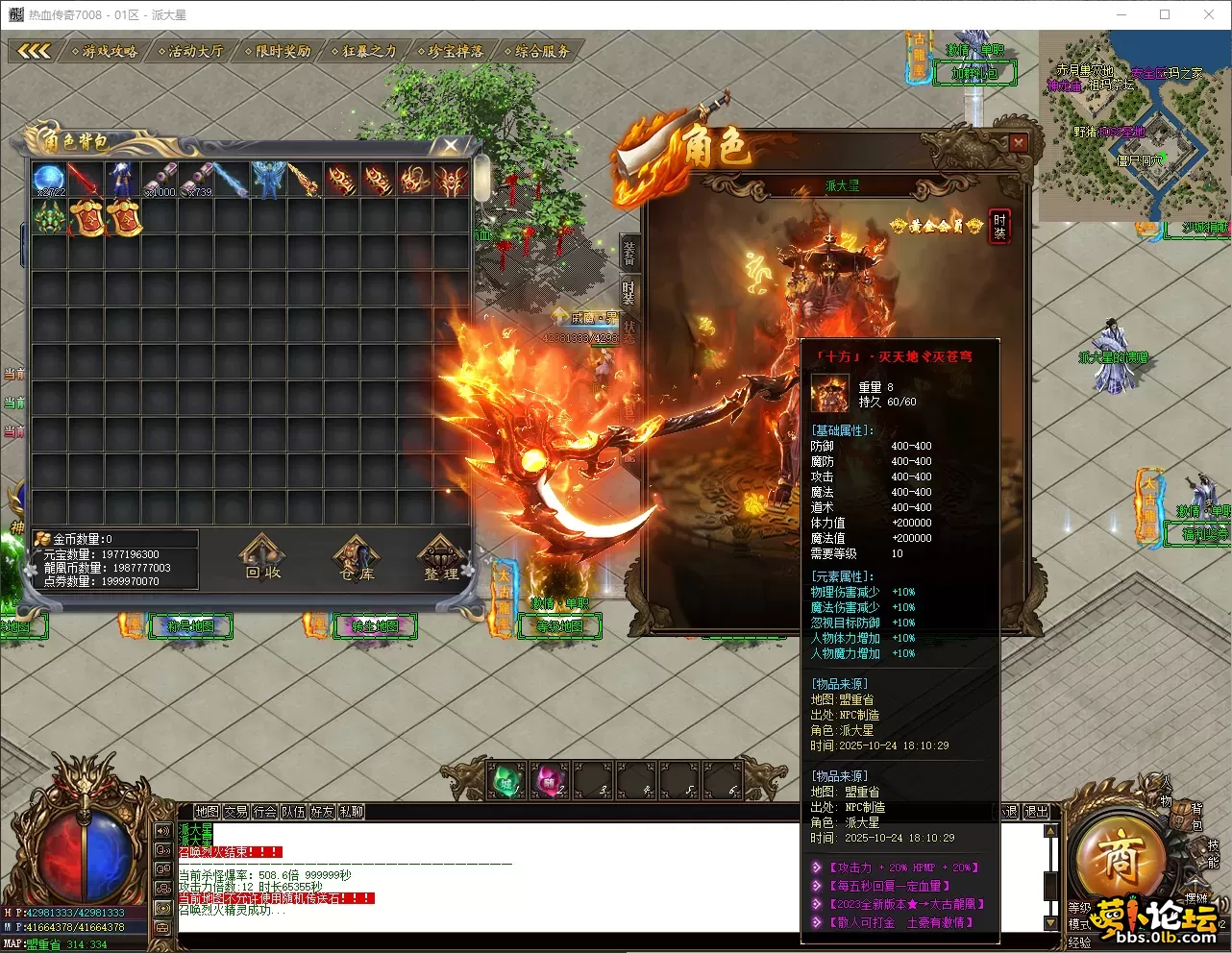This screenshot has height=953, width=1232.
Task: Open the shop with the 商 orb
Action: (1120, 858)
